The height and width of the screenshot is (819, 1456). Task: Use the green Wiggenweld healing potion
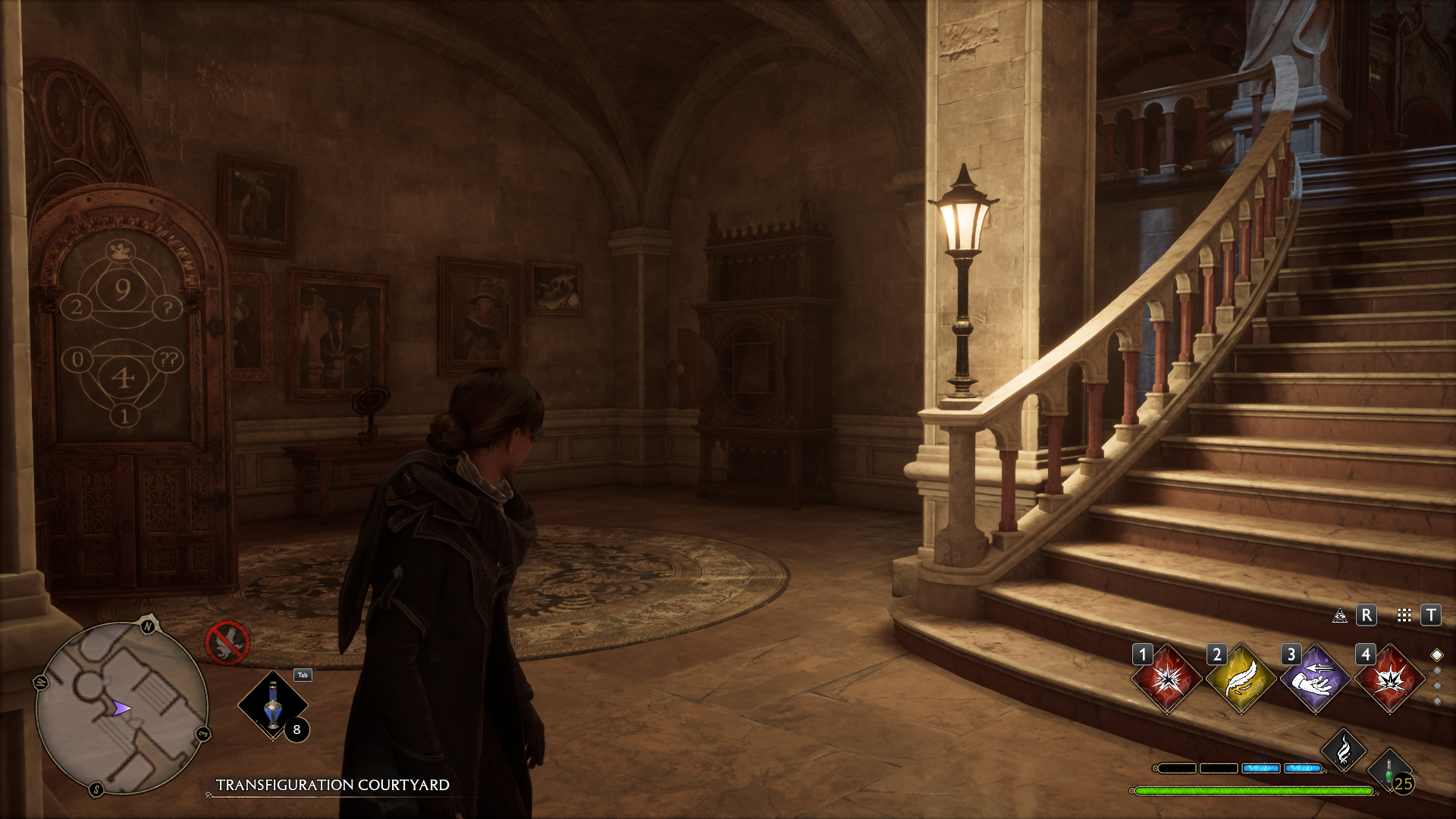(1389, 772)
